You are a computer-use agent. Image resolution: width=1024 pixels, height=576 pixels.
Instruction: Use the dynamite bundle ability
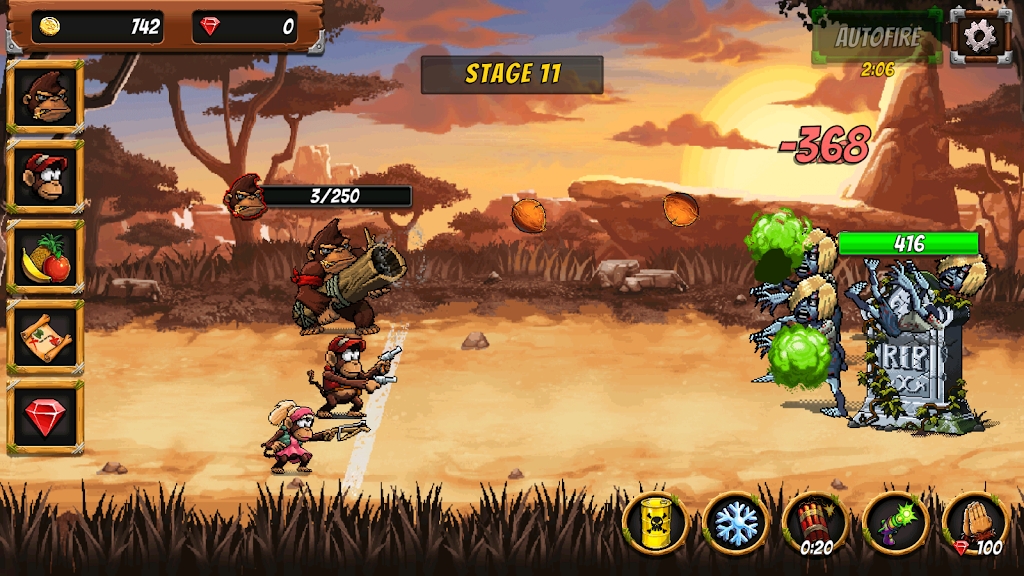coord(815,522)
